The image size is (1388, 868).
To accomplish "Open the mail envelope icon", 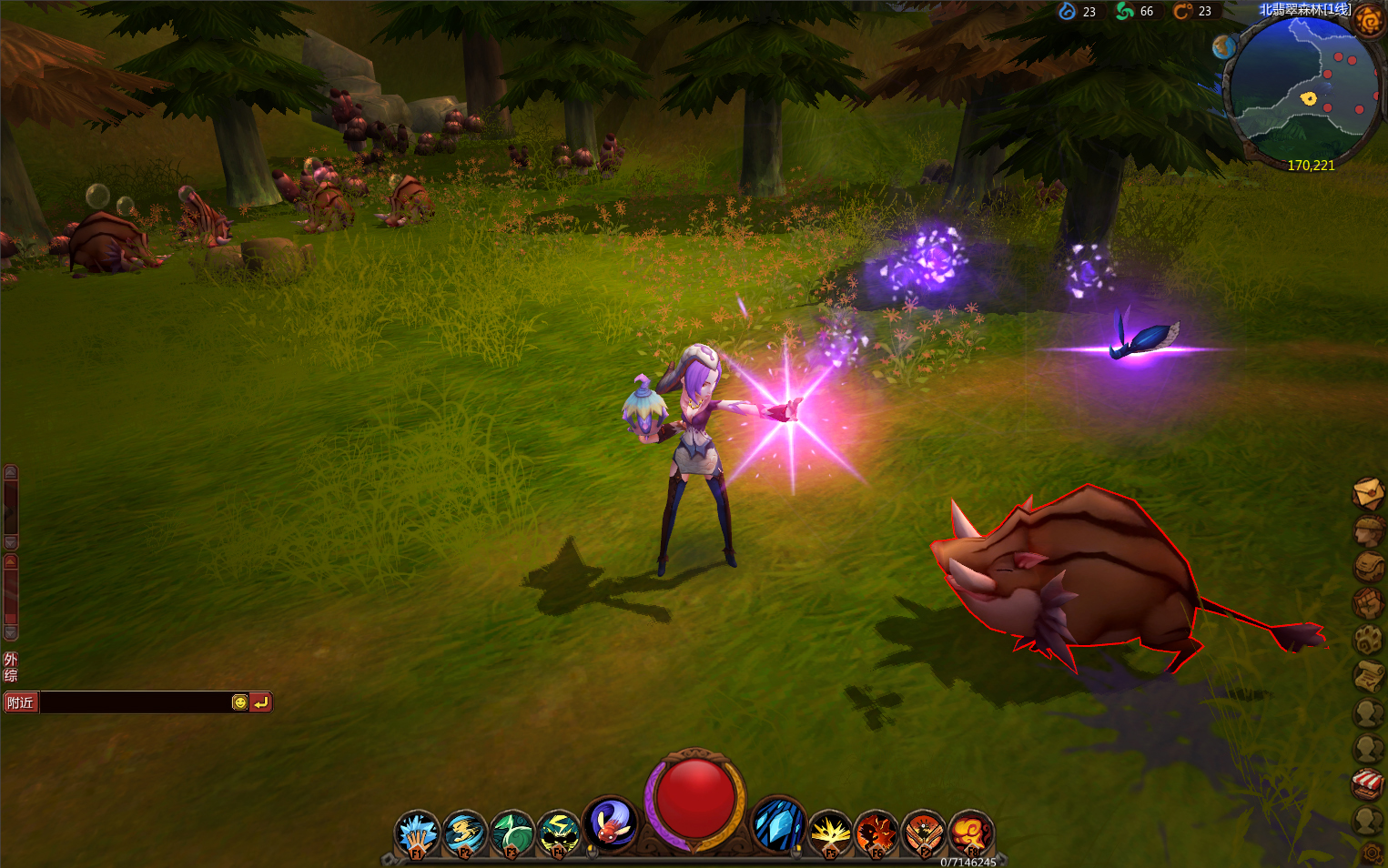I will coord(1368,493).
